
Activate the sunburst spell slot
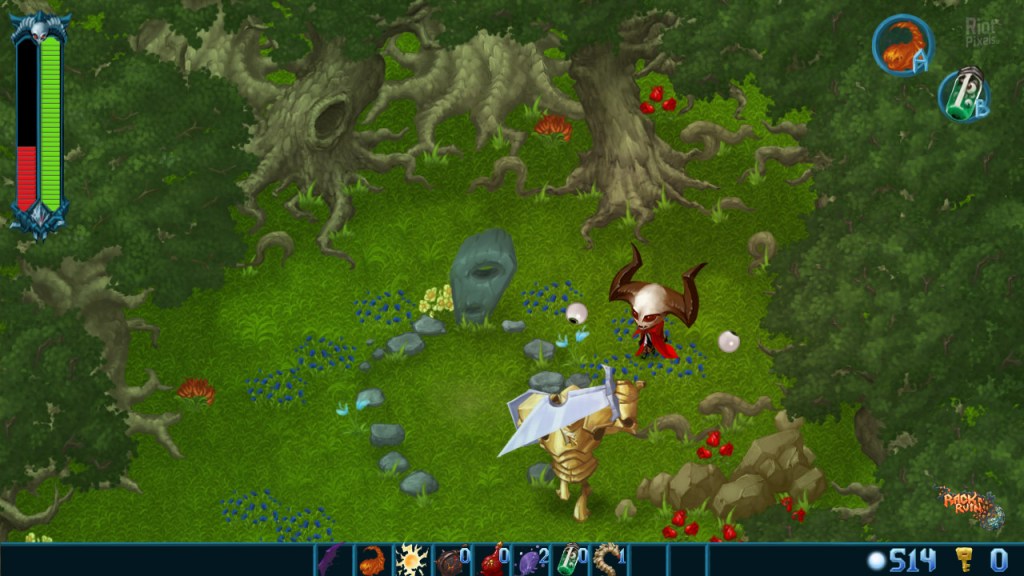tap(411, 559)
